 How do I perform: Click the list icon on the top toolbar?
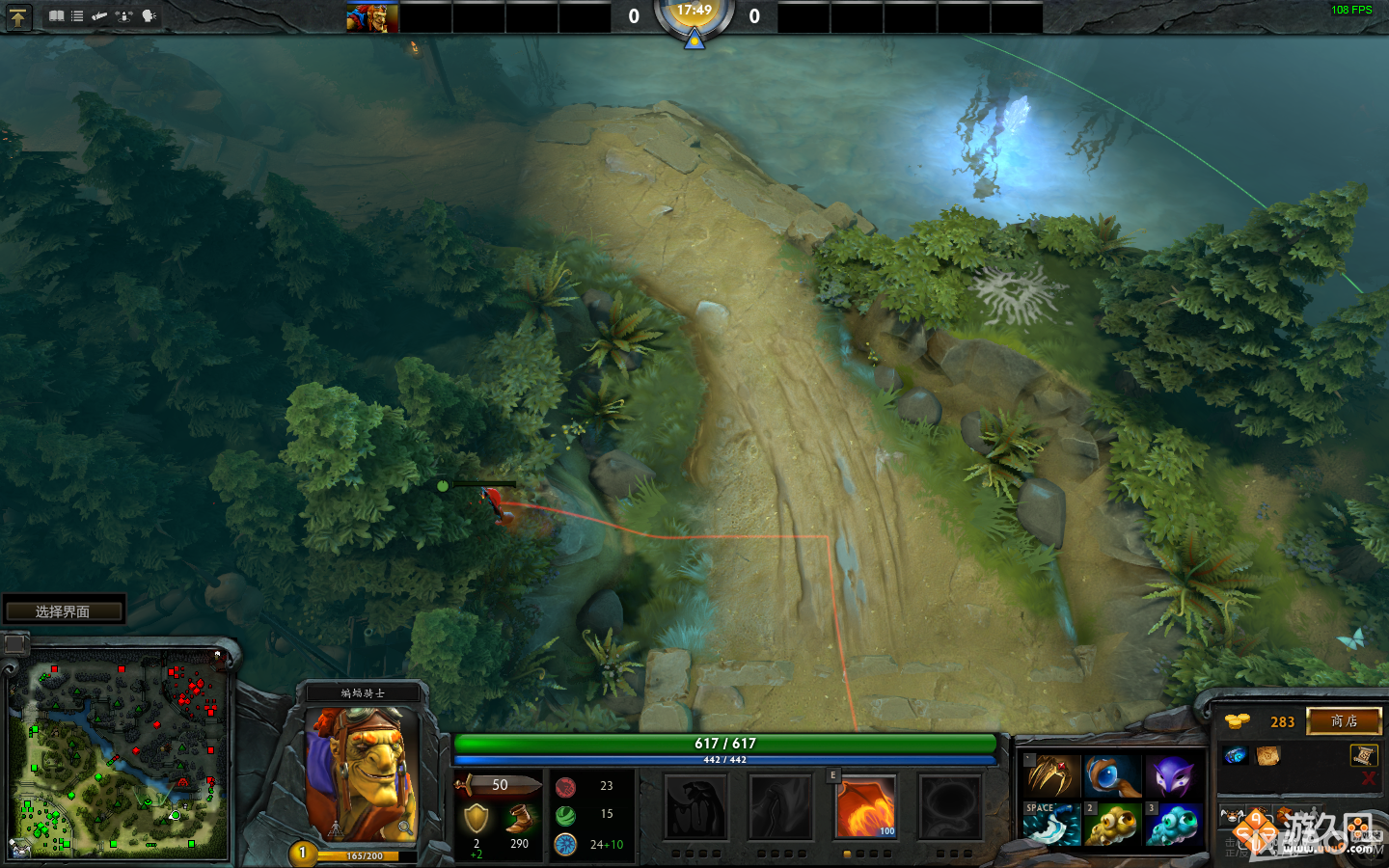coord(77,15)
